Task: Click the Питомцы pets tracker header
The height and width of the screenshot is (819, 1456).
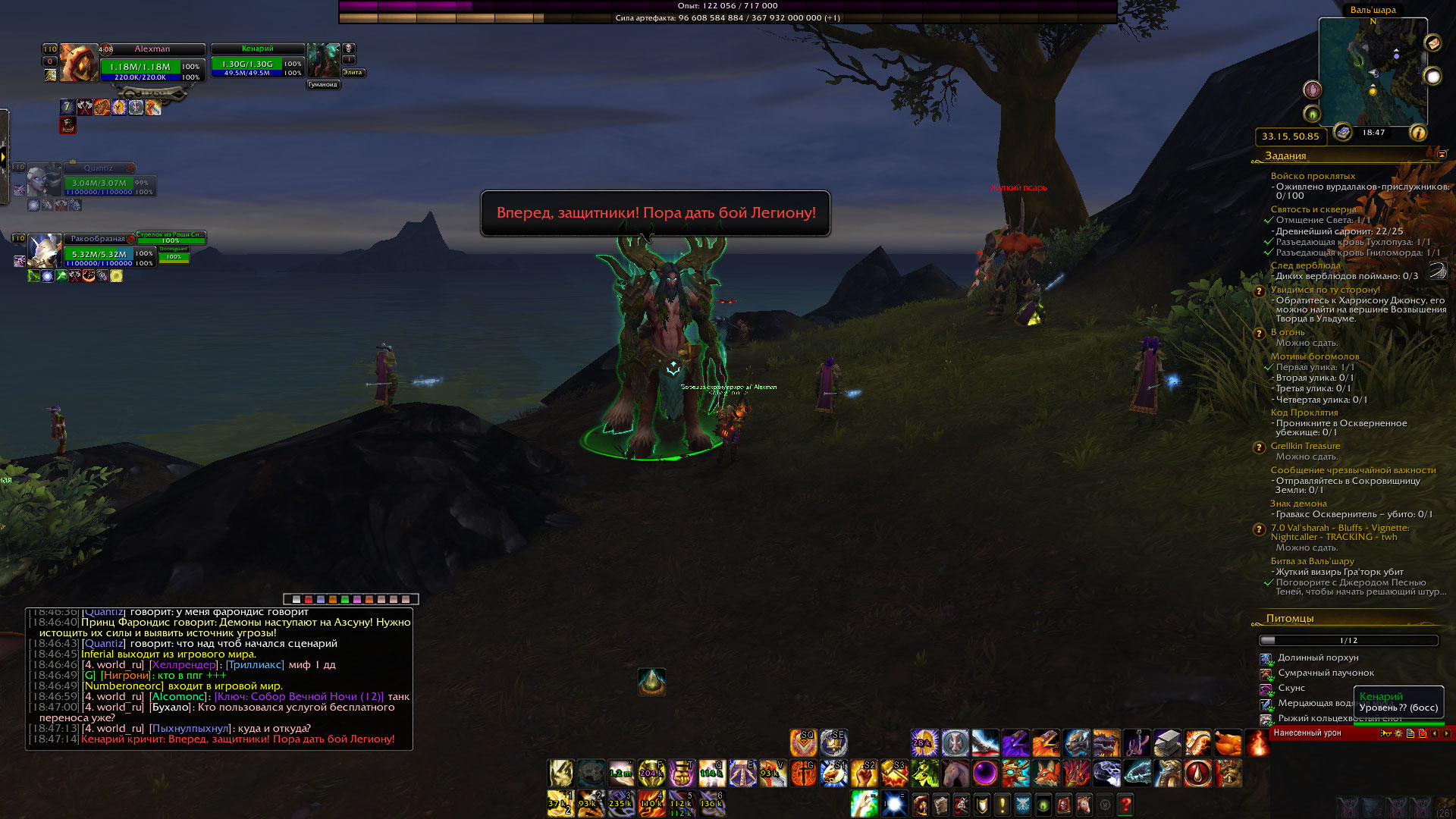Action: point(1289,619)
